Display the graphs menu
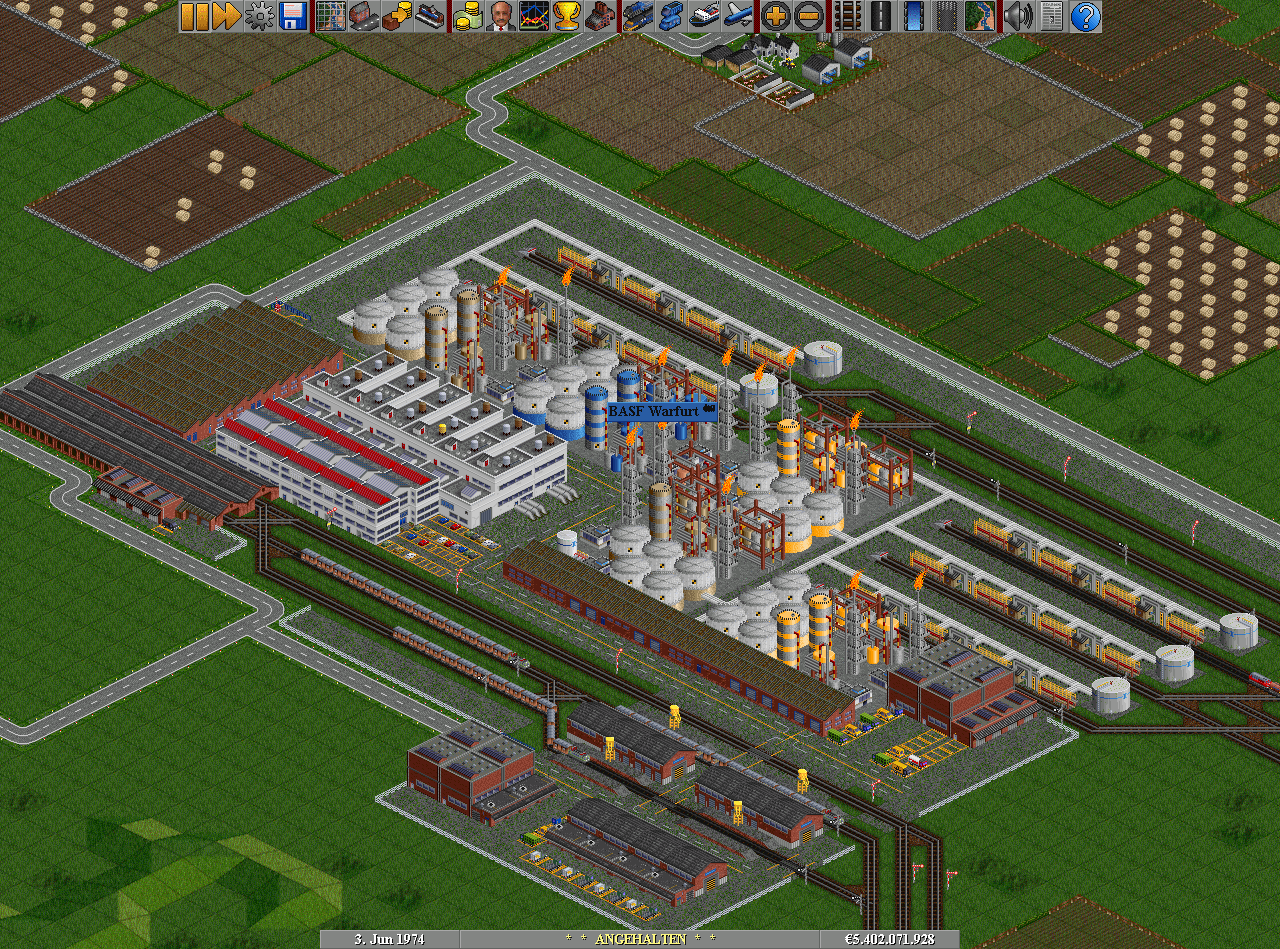The image size is (1280, 949). [x=533, y=16]
